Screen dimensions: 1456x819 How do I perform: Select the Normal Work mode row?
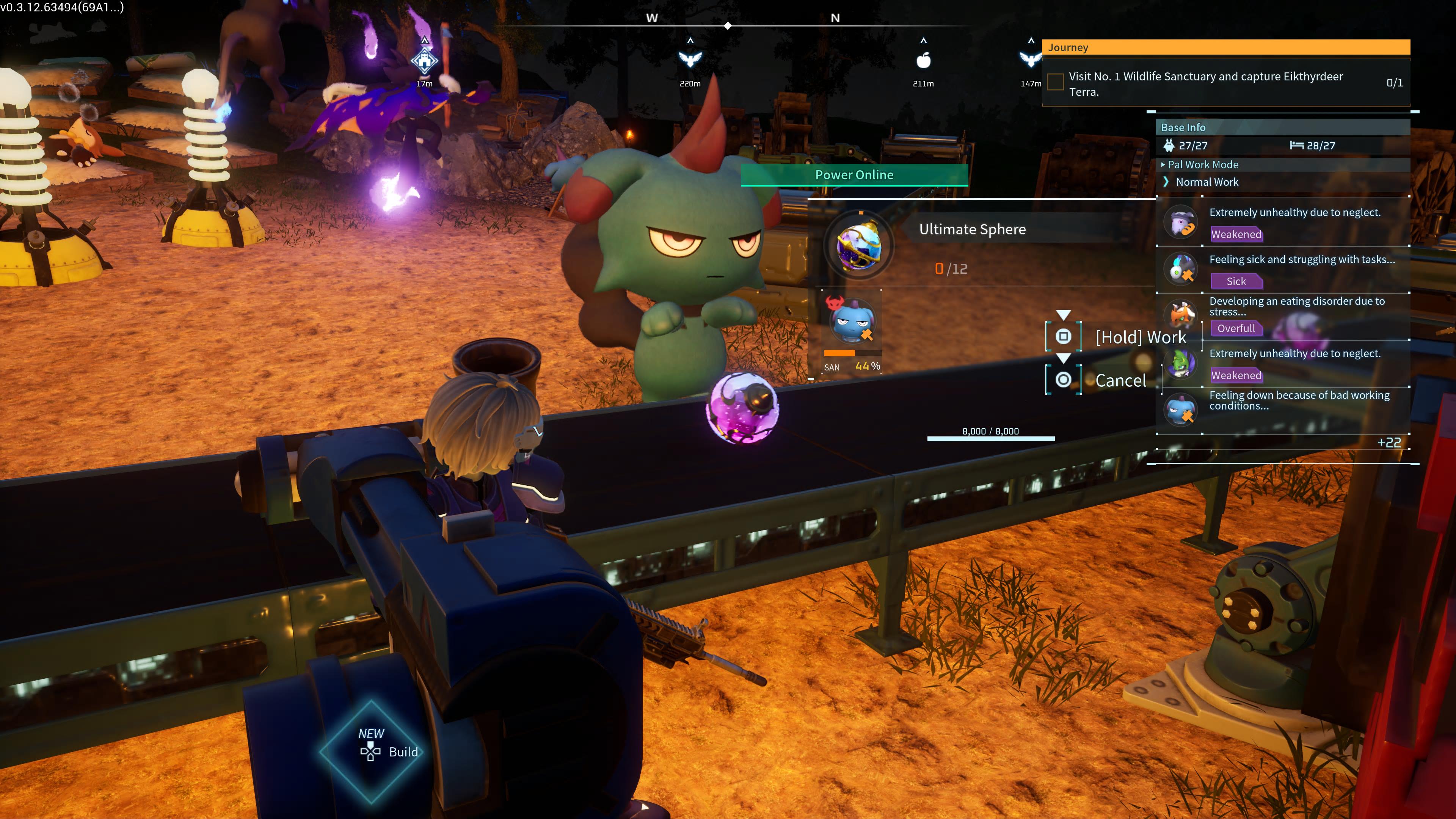click(x=1207, y=182)
